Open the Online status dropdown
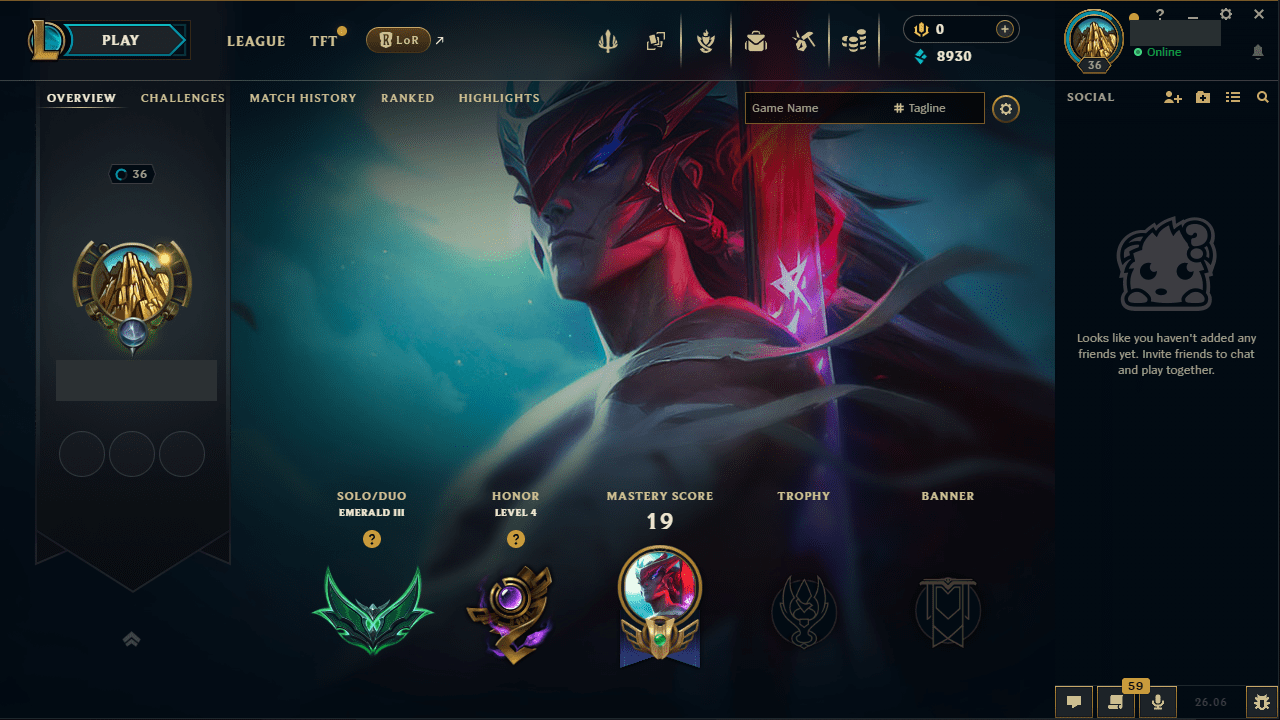The height and width of the screenshot is (720, 1280). point(1158,52)
